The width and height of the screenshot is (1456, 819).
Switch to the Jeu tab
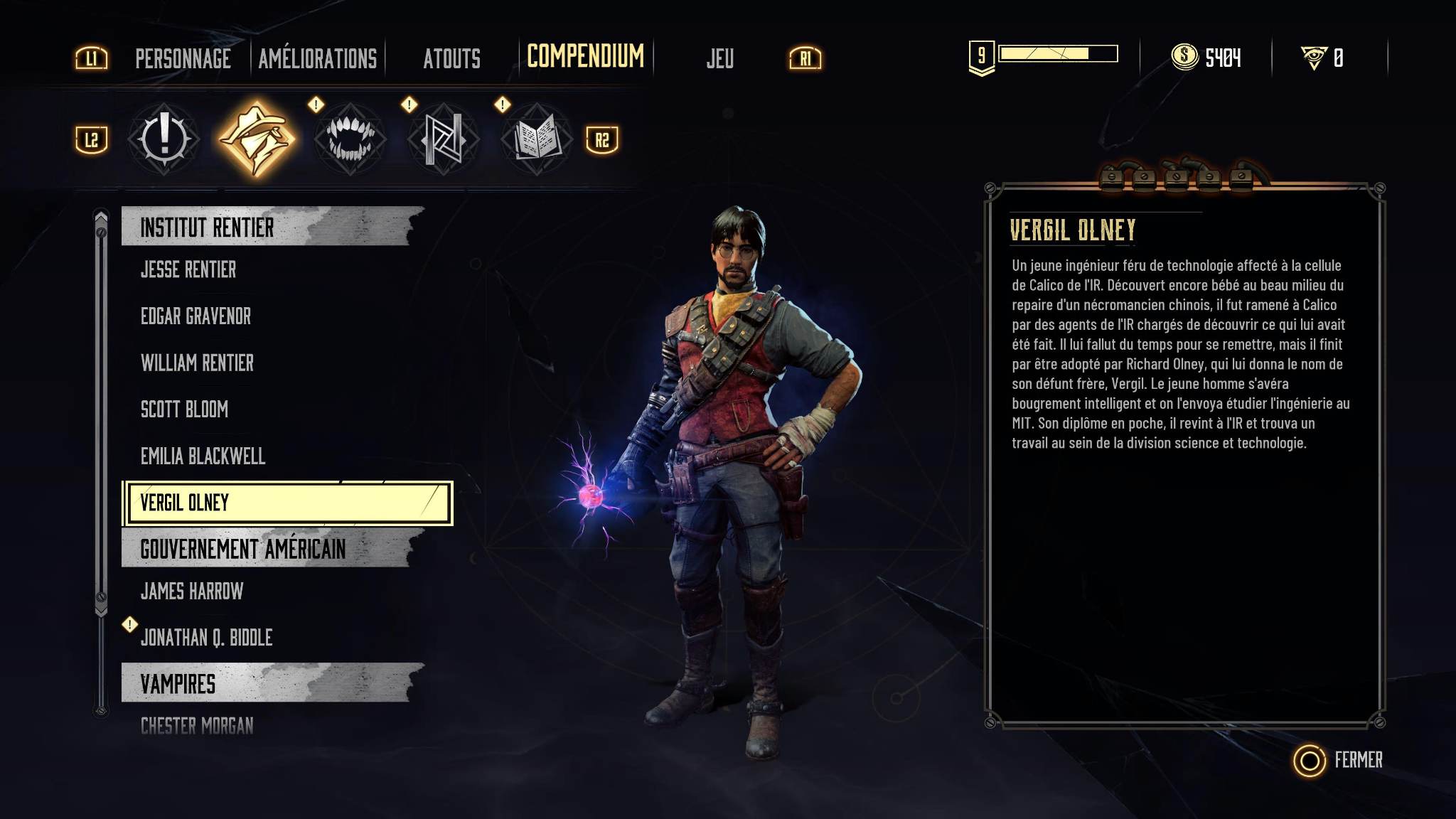719,58
